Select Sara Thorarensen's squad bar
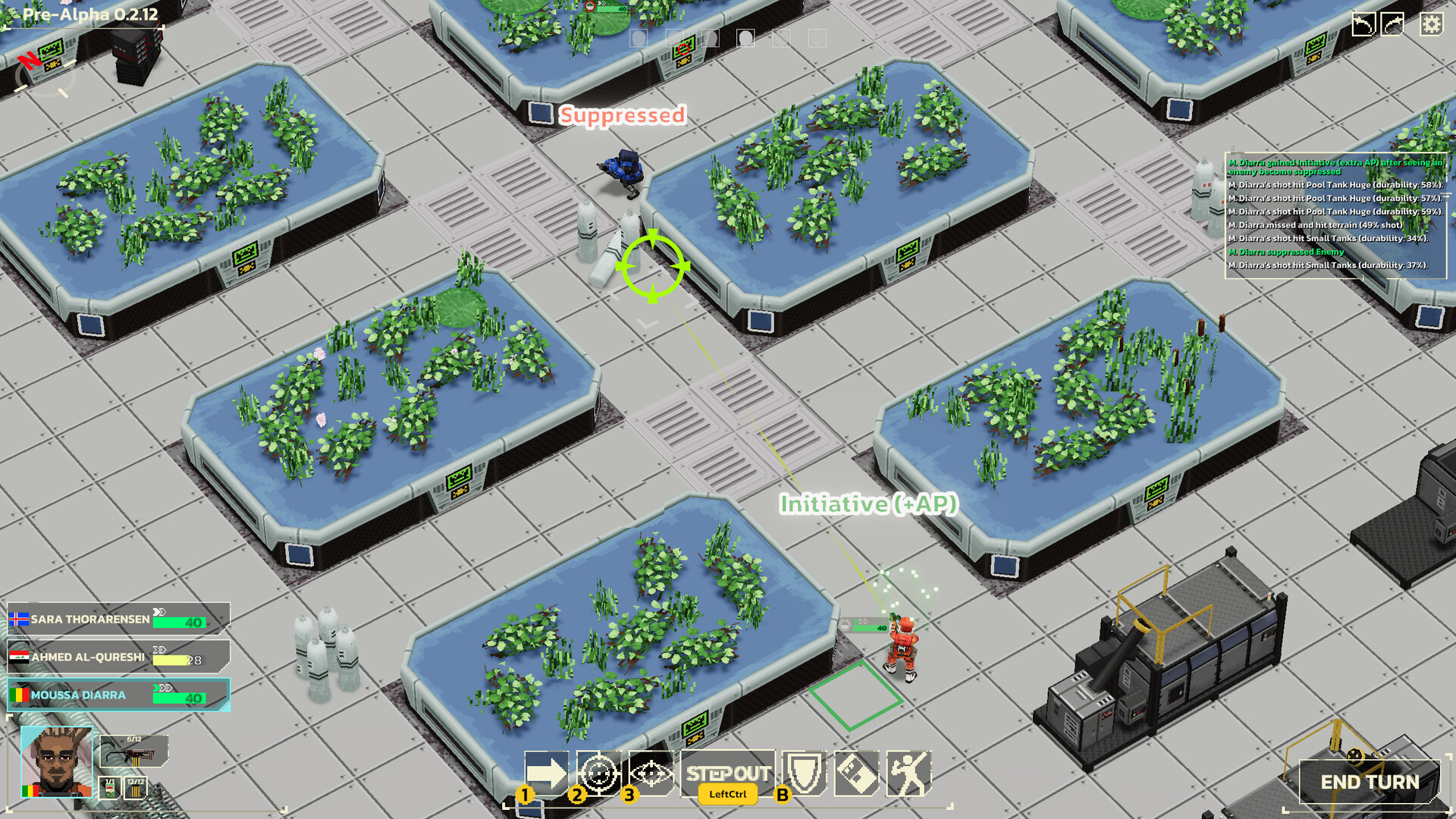This screenshot has height=819, width=1456. tap(114, 620)
